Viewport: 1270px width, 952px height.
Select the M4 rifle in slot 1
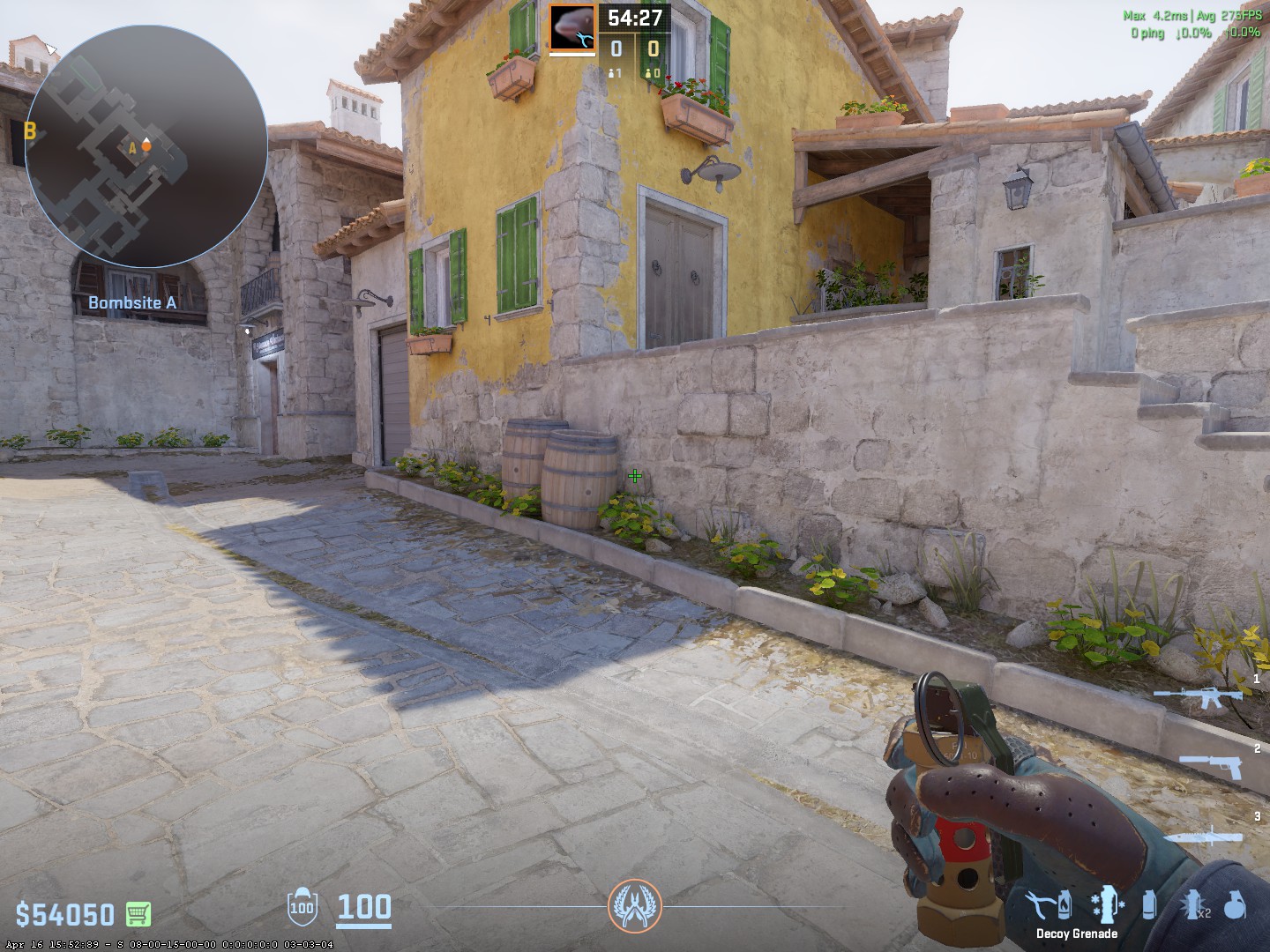click(x=1198, y=698)
